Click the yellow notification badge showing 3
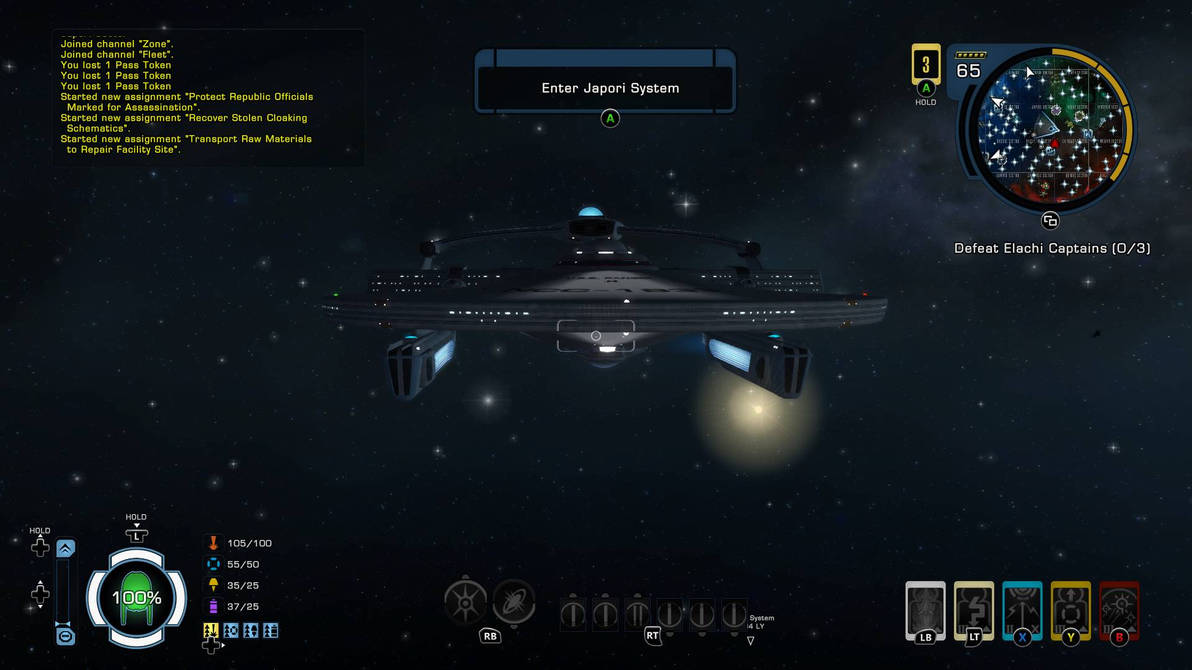The image size is (1192, 670). pos(926,65)
